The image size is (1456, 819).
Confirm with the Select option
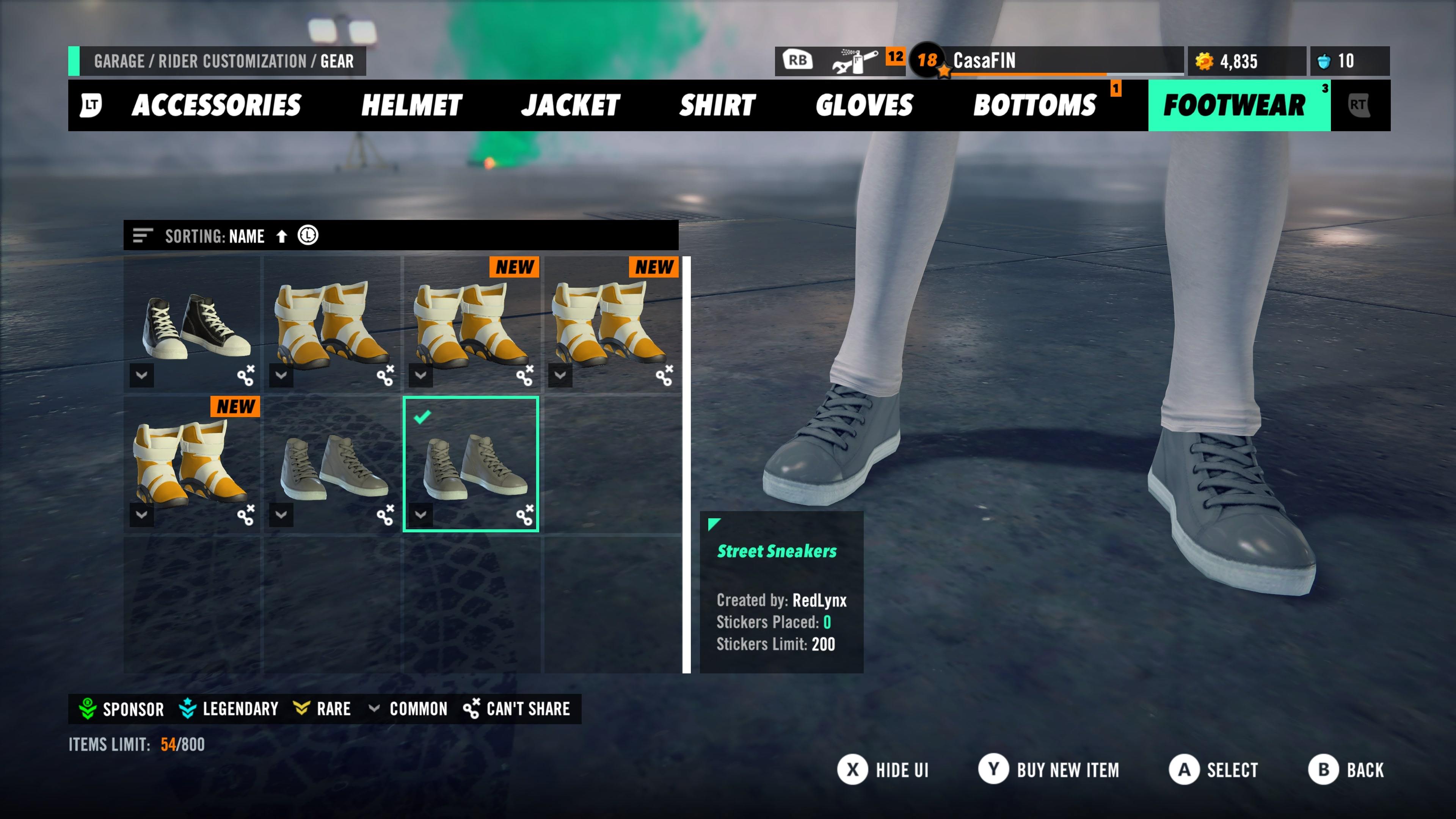coord(1214,770)
